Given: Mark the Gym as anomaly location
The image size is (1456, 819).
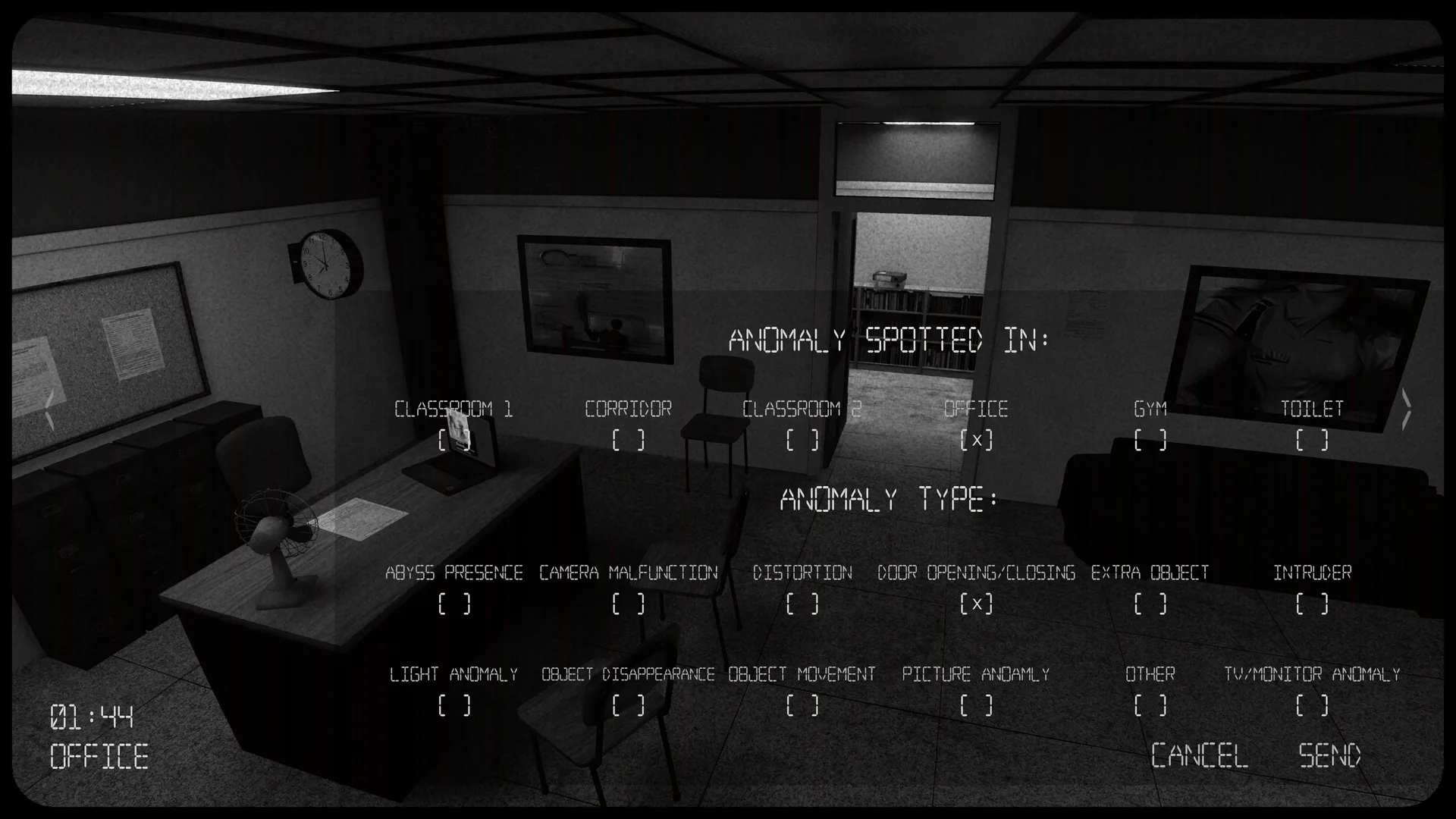Looking at the screenshot, I should coord(1151,440).
